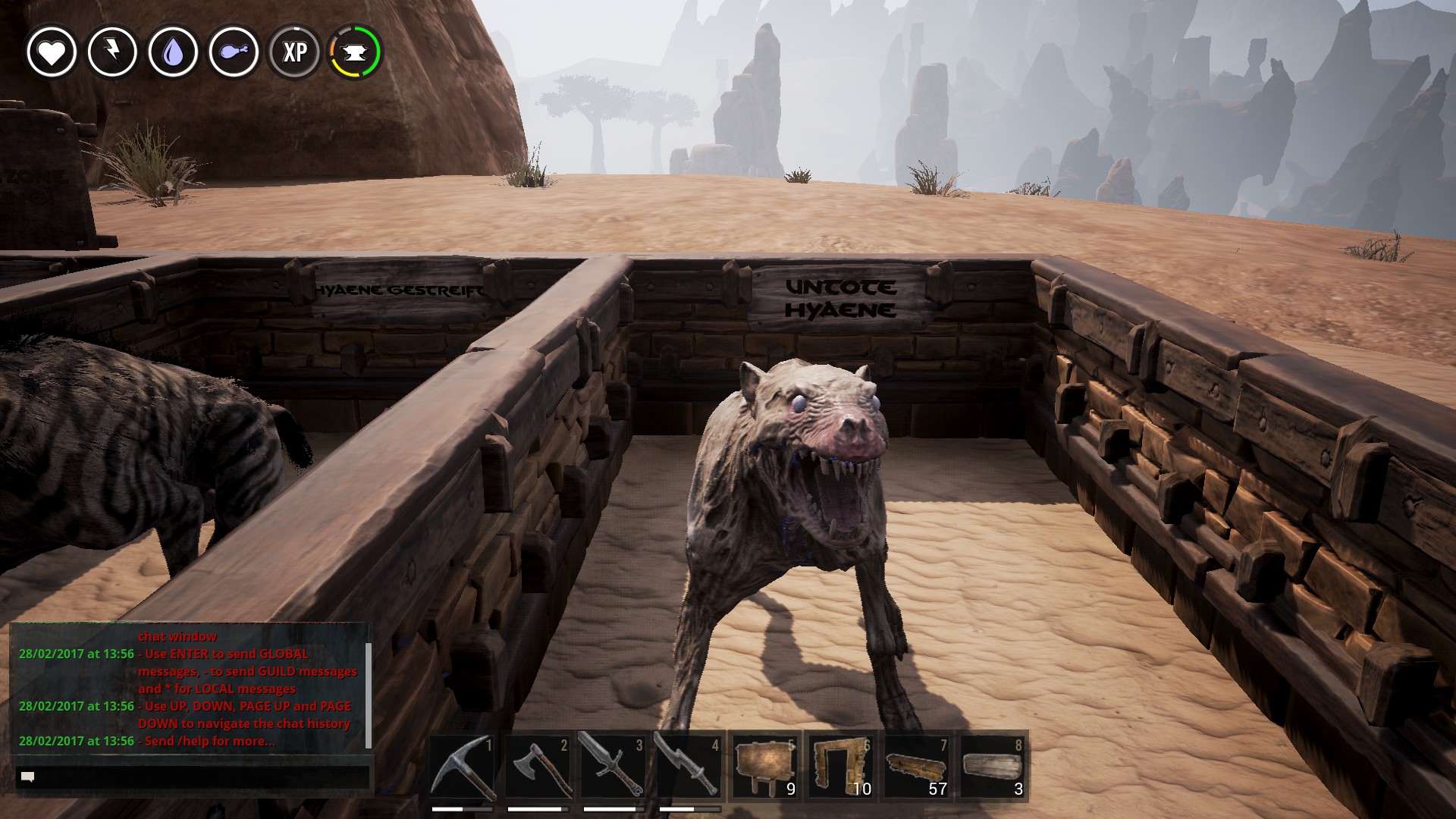Click the drumstick hunger icon

click(x=234, y=52)
